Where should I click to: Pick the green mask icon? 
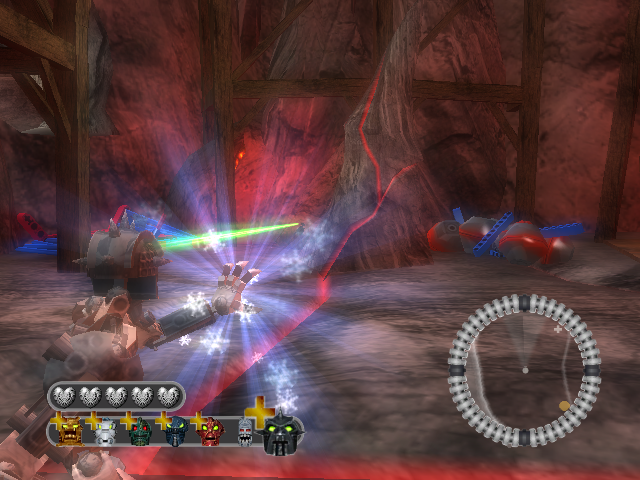pos(140,432)
